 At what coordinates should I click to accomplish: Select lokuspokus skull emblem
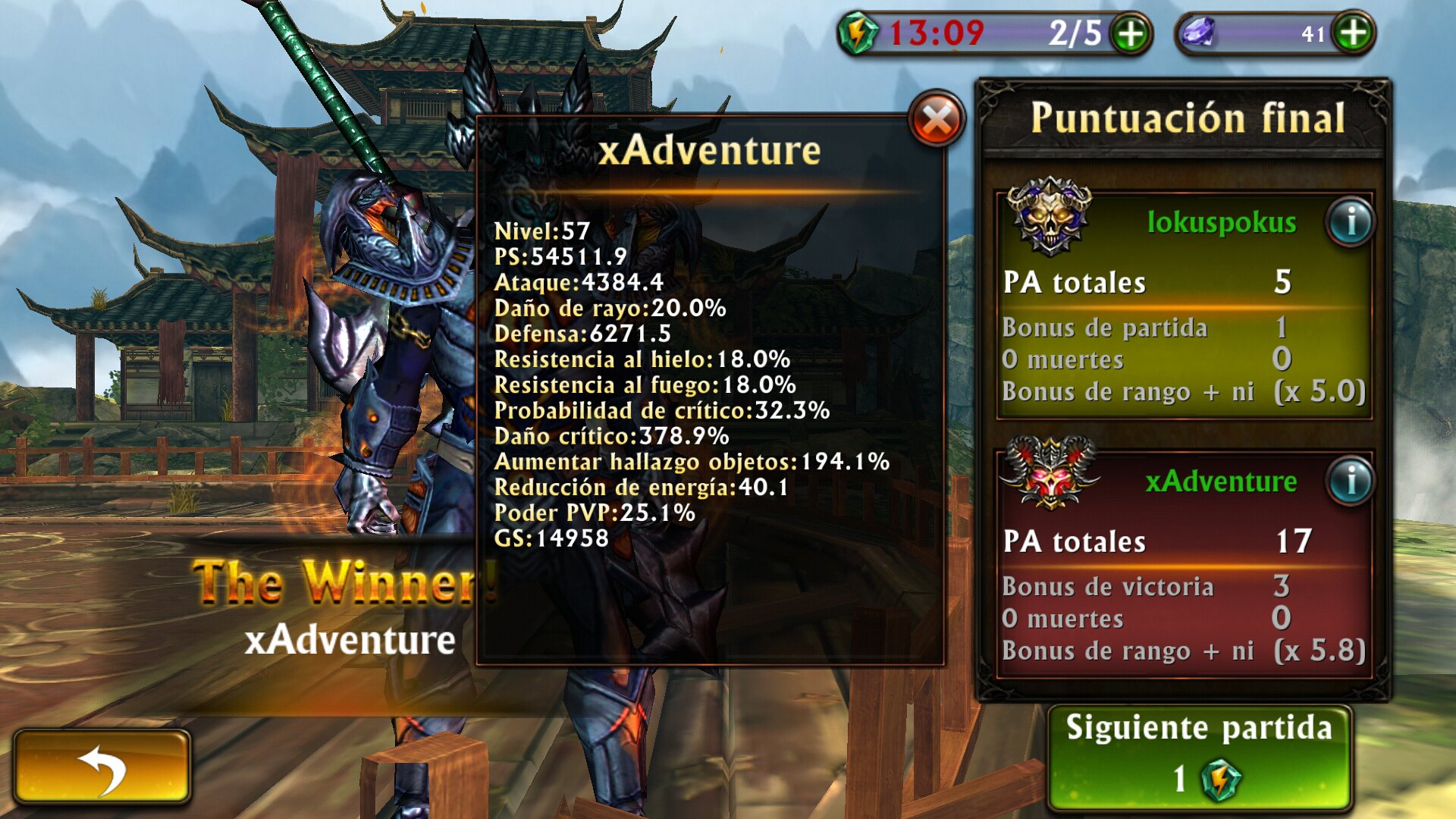pos(1050,216)
